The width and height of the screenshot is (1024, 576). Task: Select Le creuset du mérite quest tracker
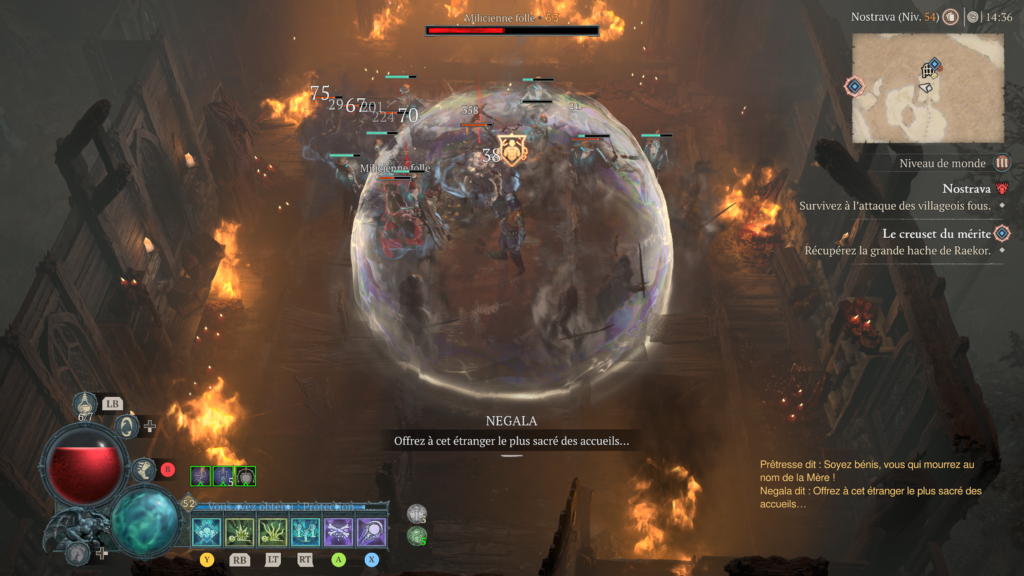pos(936,233)
